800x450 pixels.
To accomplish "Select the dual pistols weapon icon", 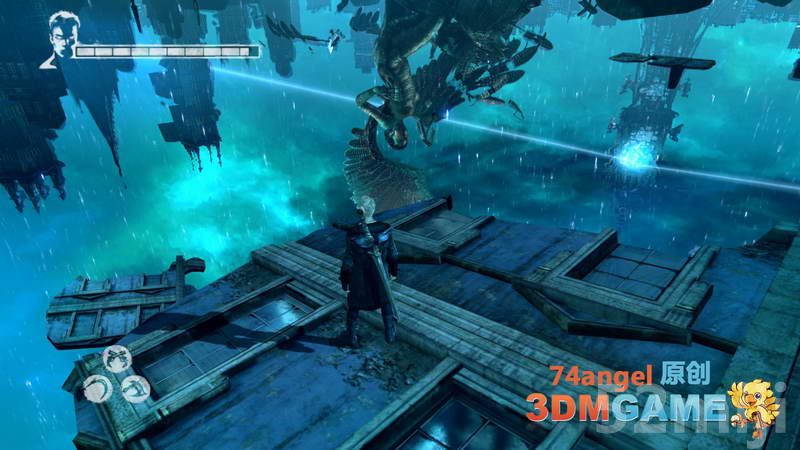I will (x=117, y=359).
